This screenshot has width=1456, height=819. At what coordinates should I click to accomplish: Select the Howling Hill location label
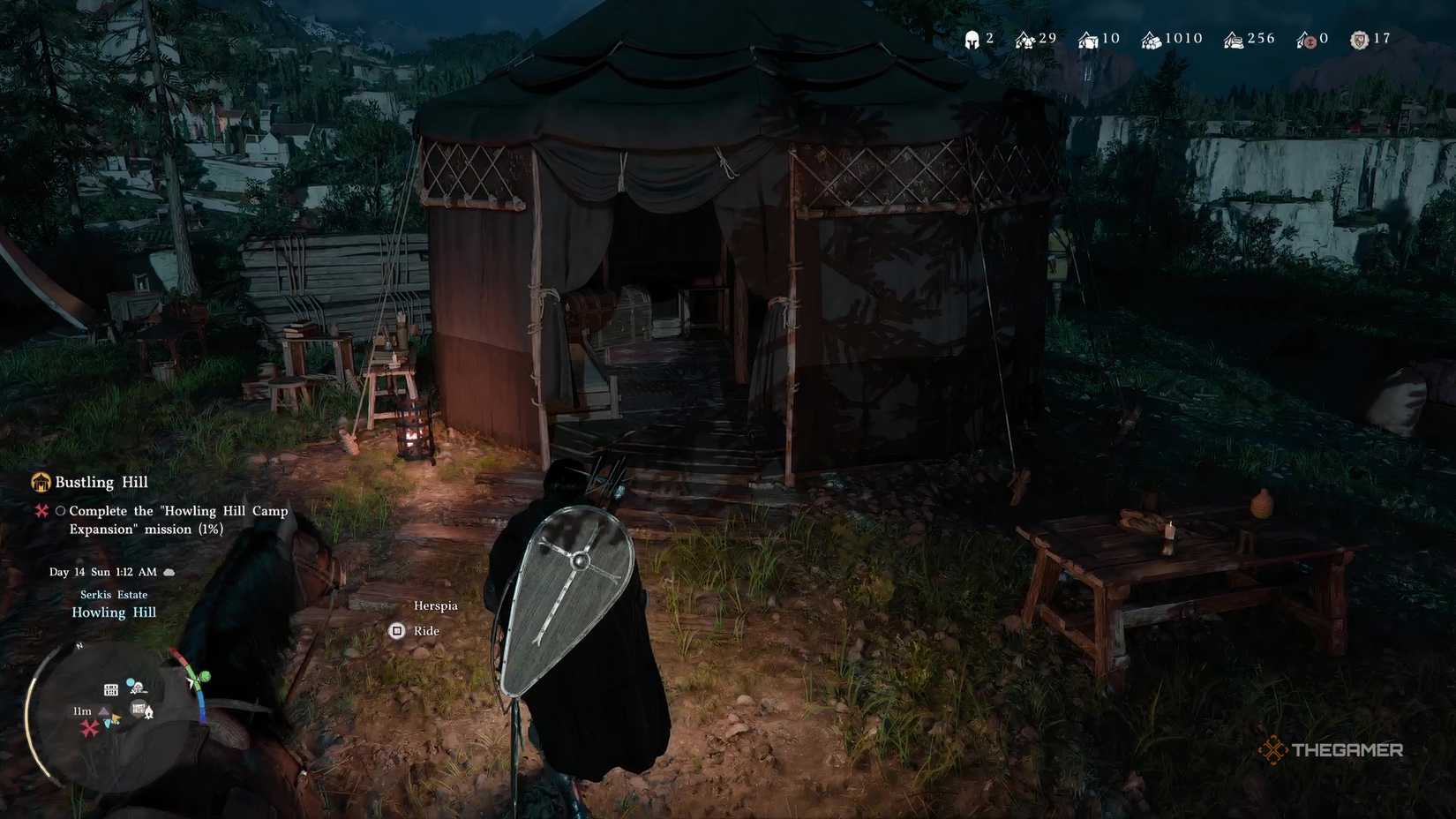(x=113, y=612)
